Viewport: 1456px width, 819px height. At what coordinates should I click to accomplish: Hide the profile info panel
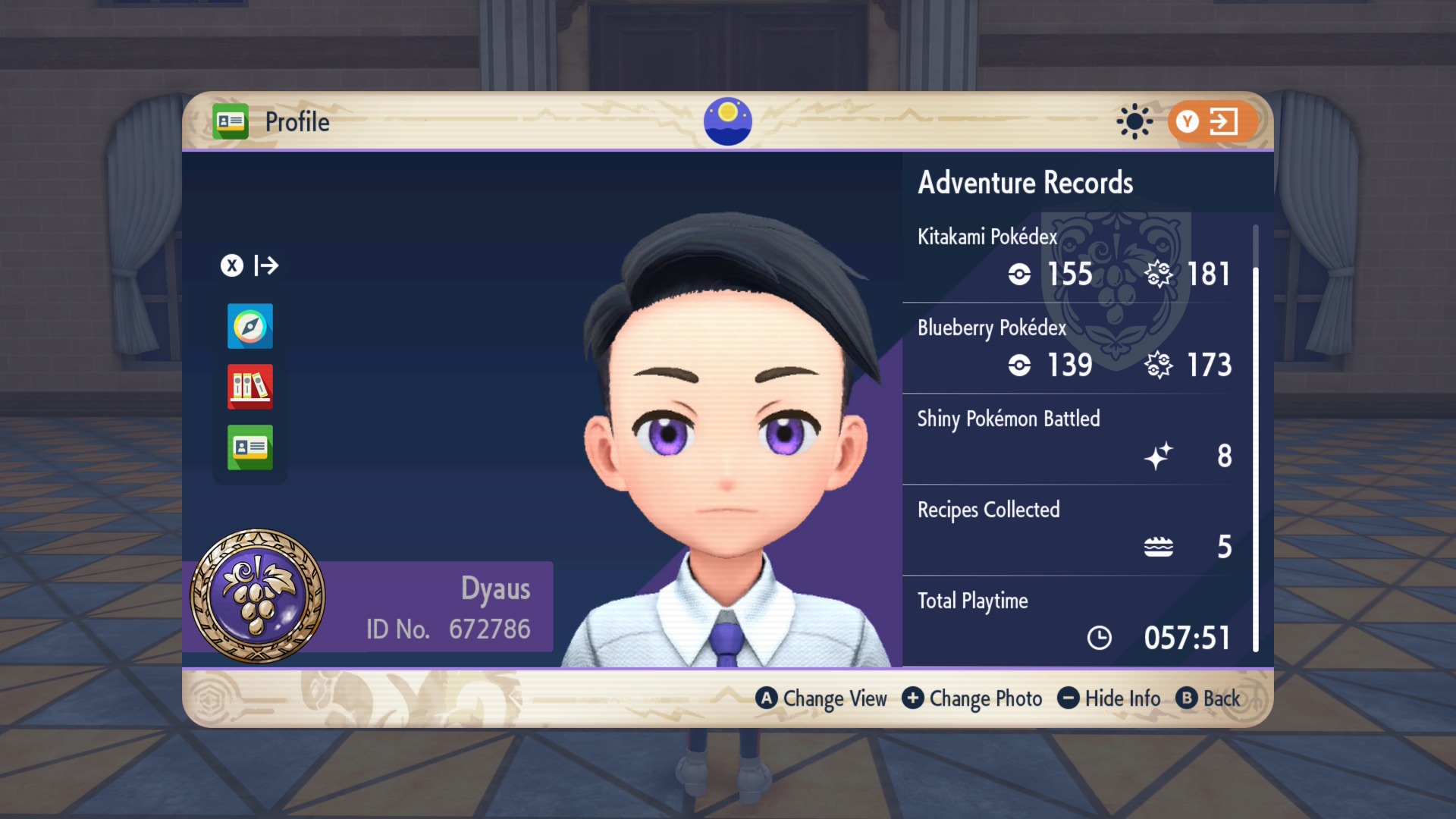coord(1109,698)
